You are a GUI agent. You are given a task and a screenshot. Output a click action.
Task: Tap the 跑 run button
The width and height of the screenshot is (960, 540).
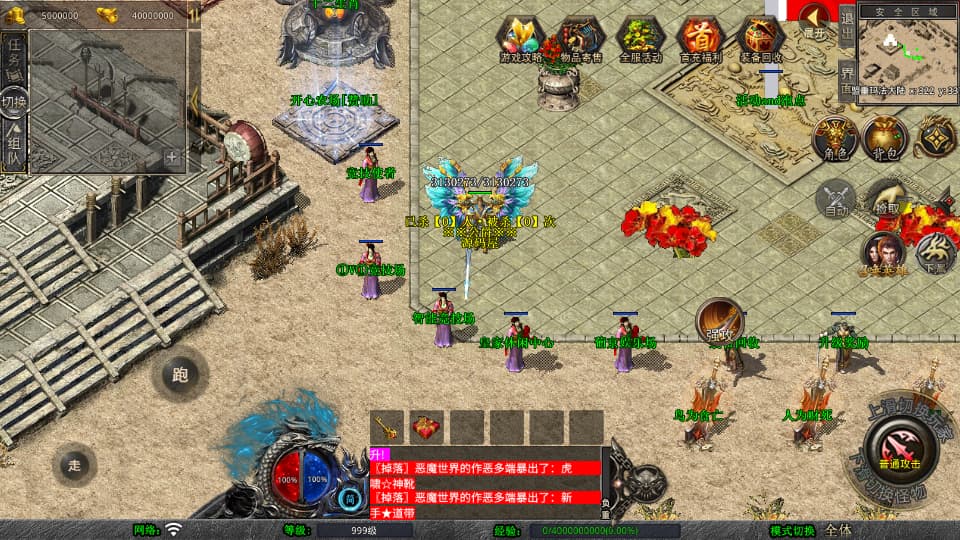(x=180, y=375)
